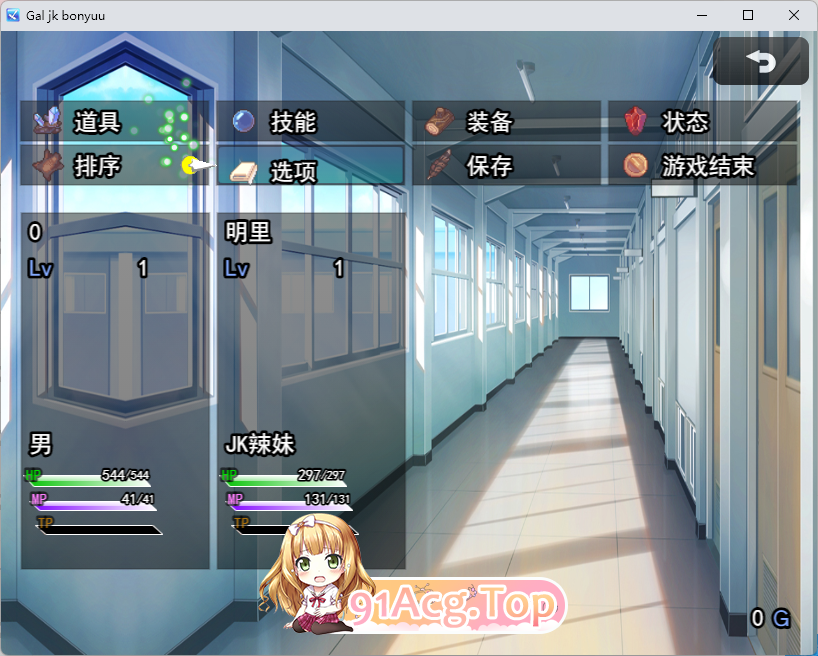The width and height of the screenshot is (818, 656).
Task: Minimize the Gal jk bonyuu window
Action: 702,15
